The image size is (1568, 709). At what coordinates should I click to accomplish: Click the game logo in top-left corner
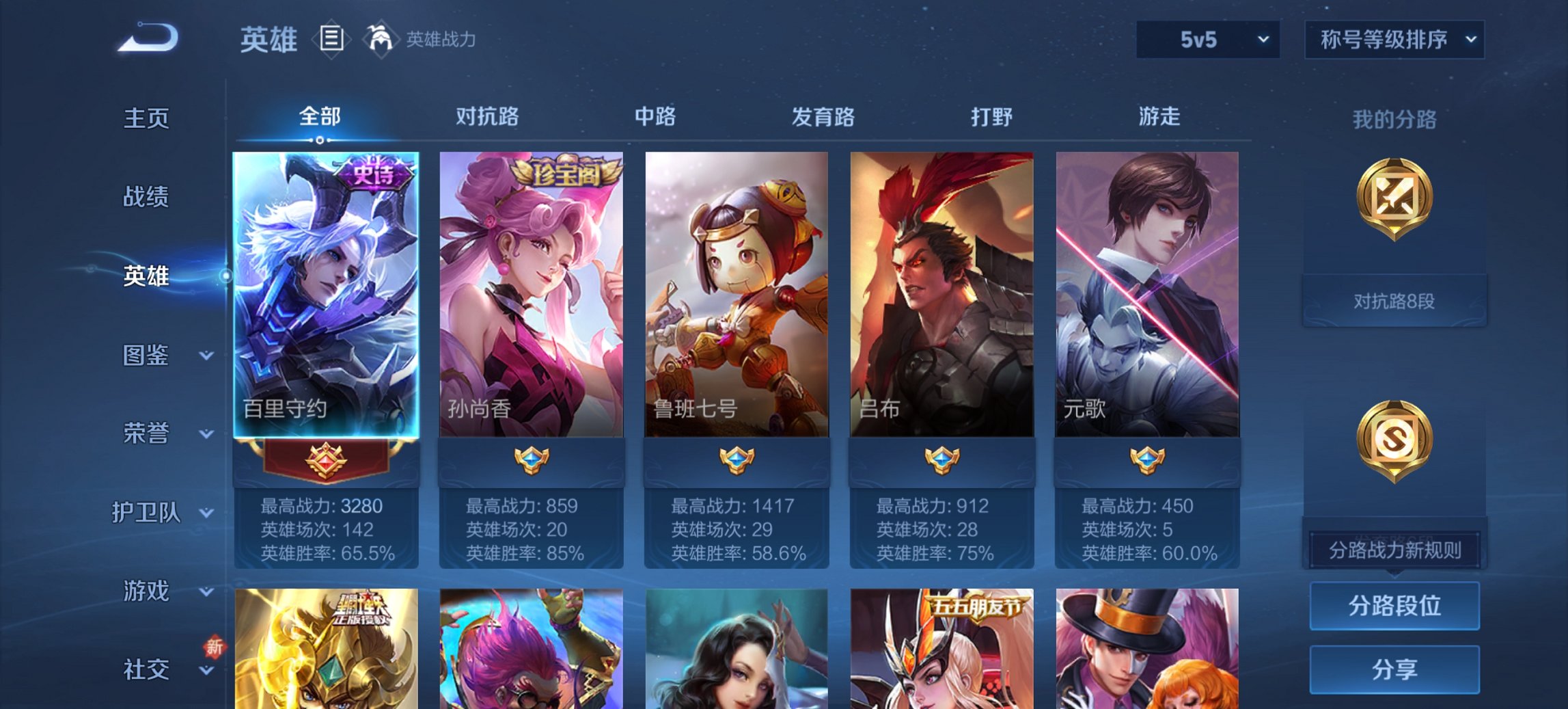(x=145, y=38)
